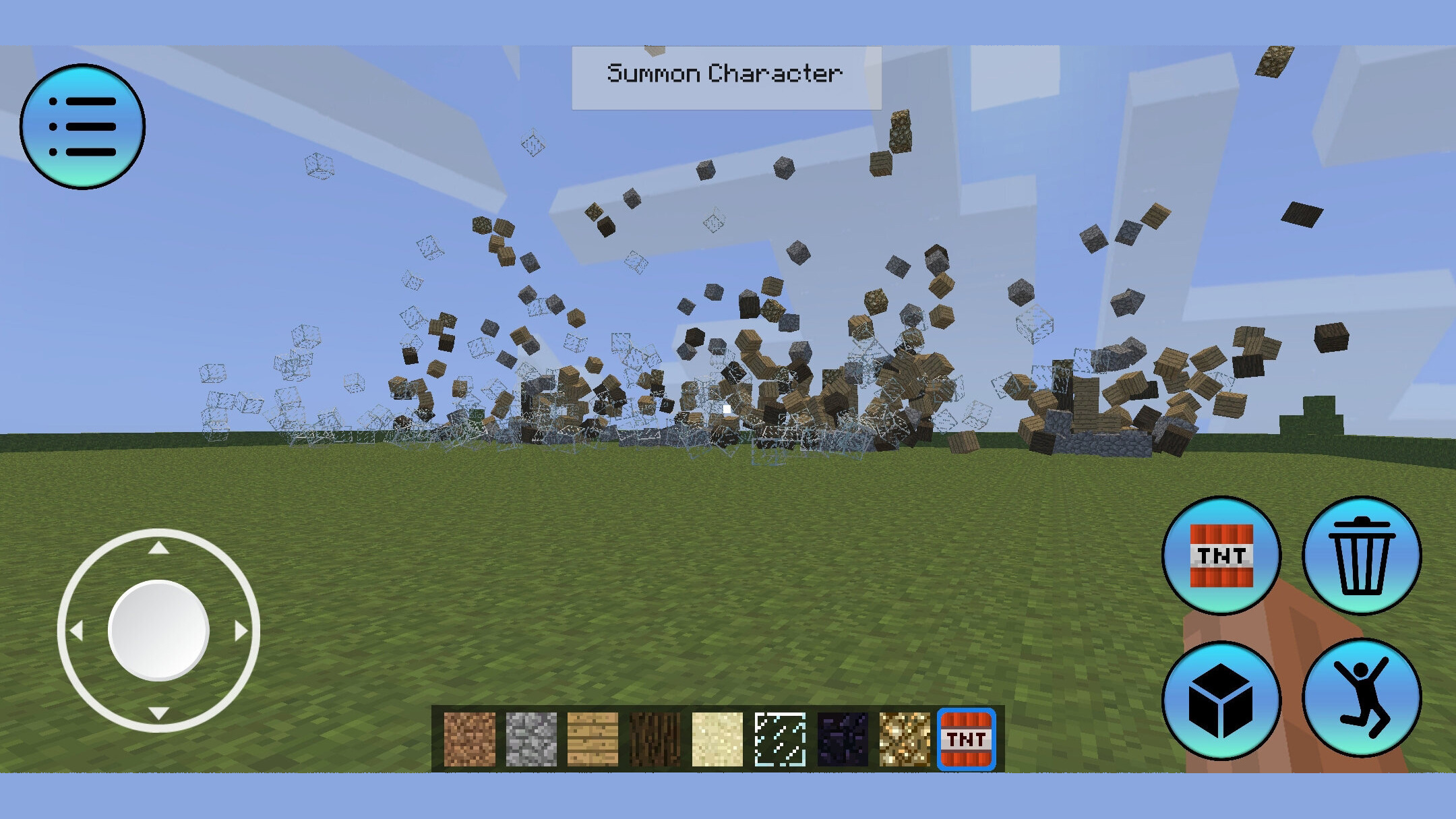Viewport: 1456px width, 819px height.
Task: Select the TNT detonator tool
Action: click(x=1223, y=556)
